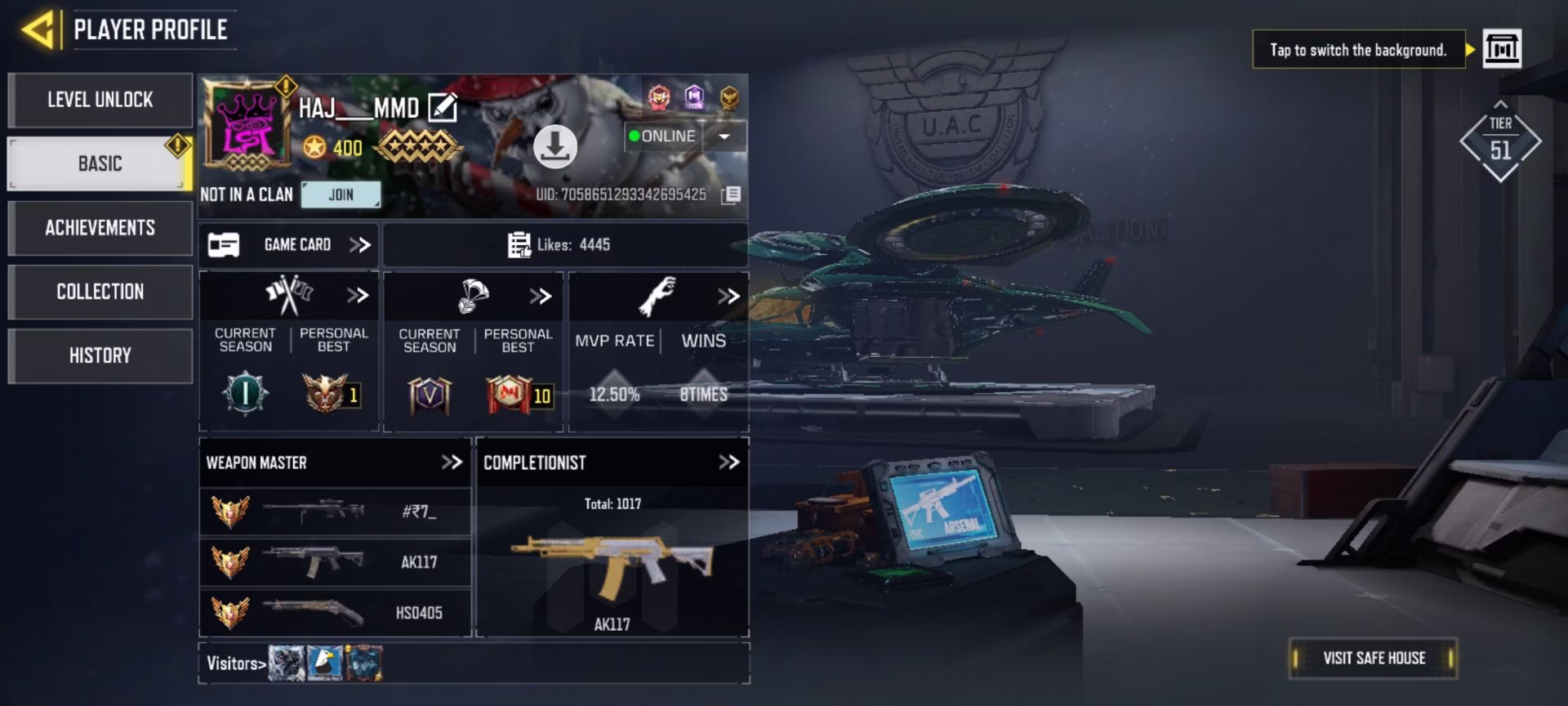Viewport: 1568px width, 706px height.
Task: Expand the Weapon Master section
Action: pos(452,462)
